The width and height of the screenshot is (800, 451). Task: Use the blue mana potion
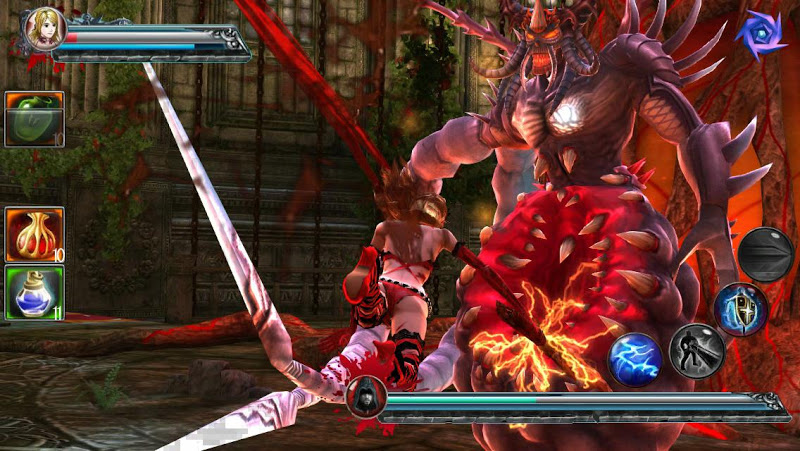[35, 293]
